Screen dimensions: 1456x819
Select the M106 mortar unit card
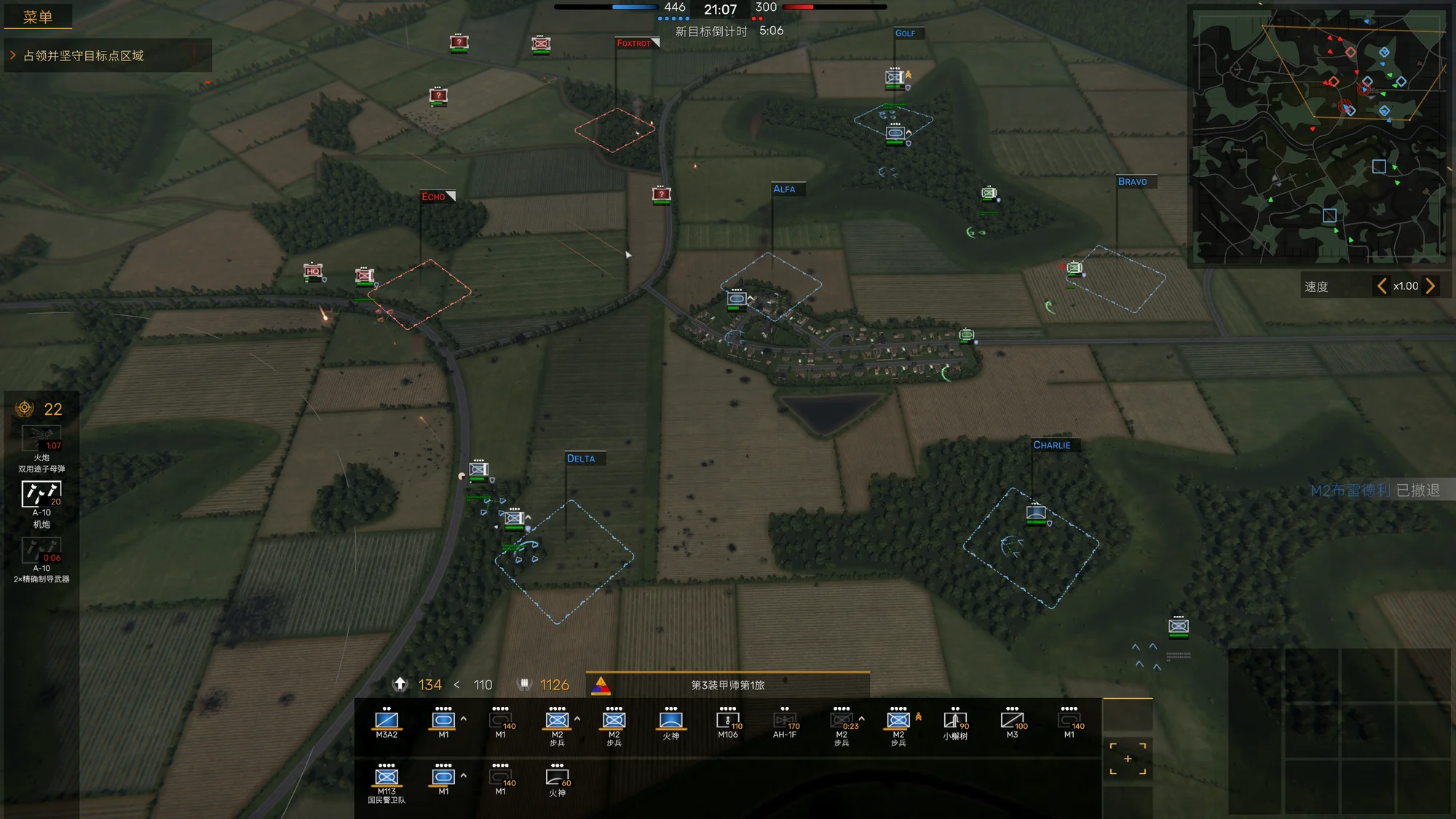(728, 722)
